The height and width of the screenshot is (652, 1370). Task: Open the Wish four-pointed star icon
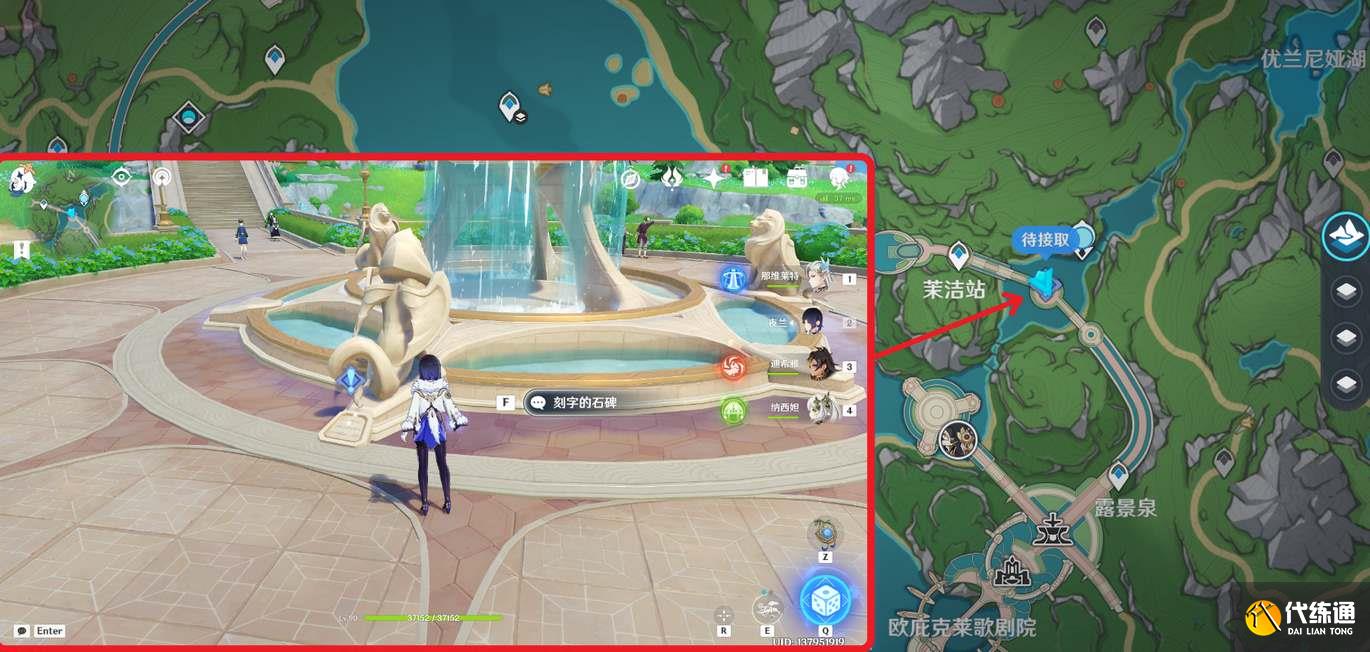(713, 178)
